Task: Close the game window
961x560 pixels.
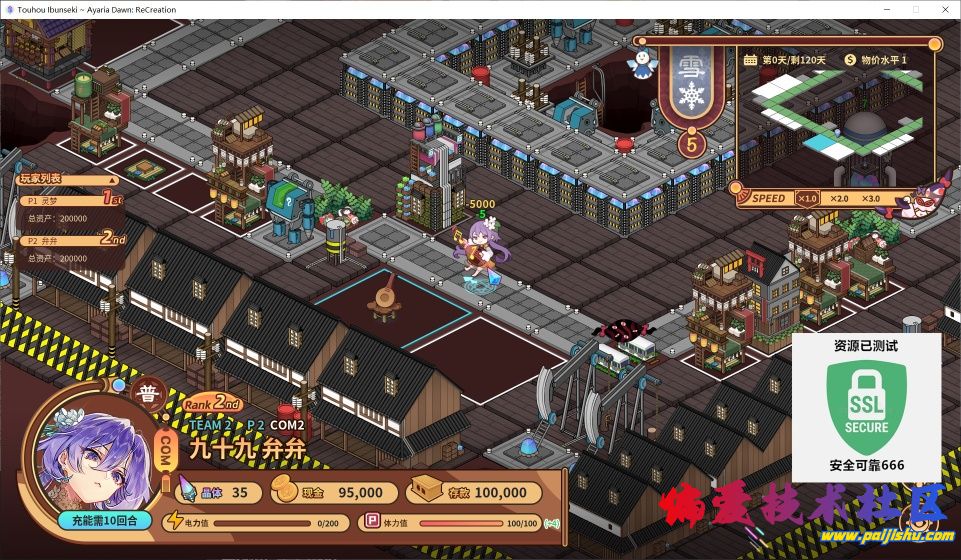Action: pos(941,8)
